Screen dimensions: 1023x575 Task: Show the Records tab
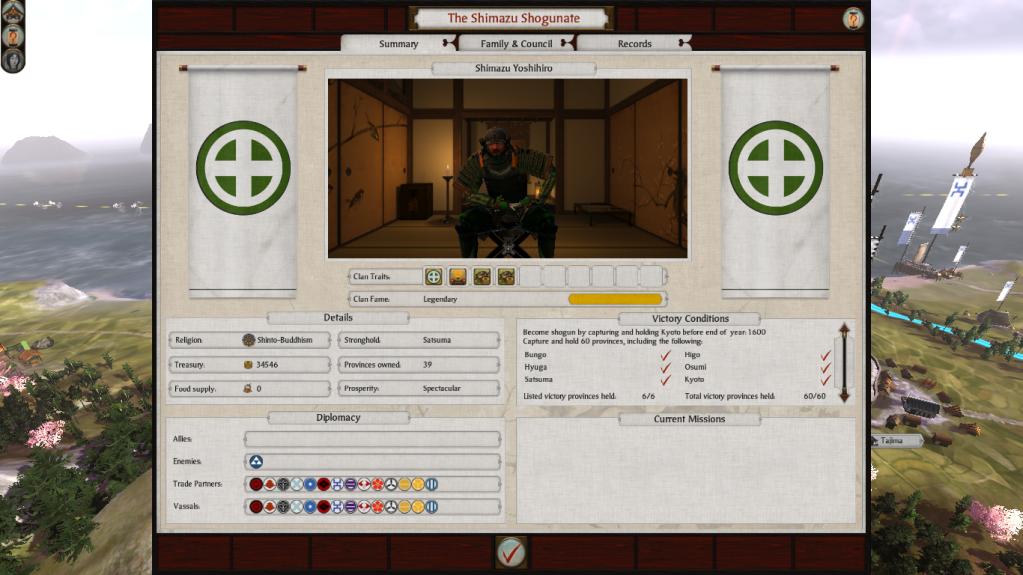coord(634,44)
